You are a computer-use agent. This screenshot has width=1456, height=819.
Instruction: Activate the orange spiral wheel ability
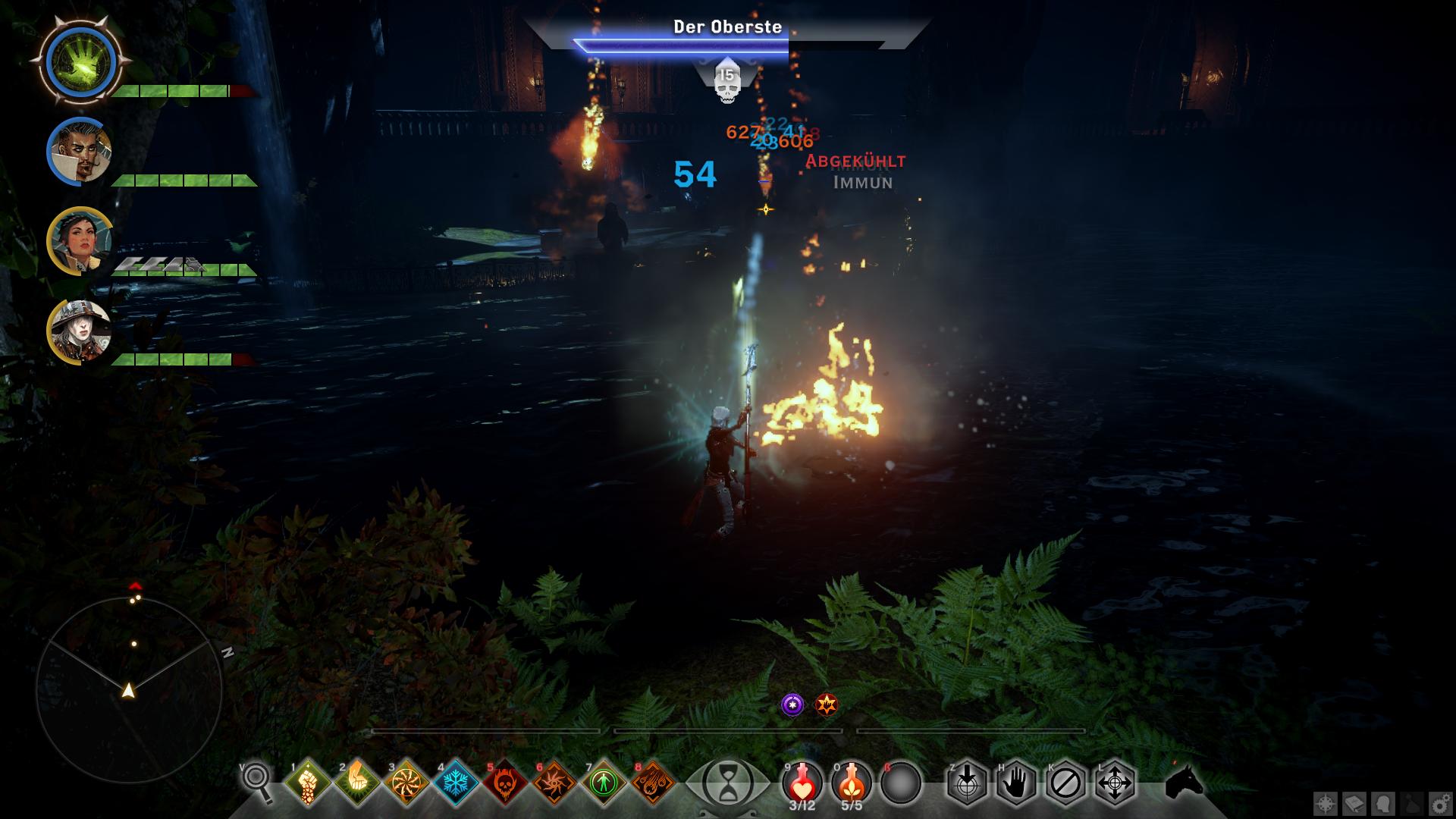click(x=406, y=782)
